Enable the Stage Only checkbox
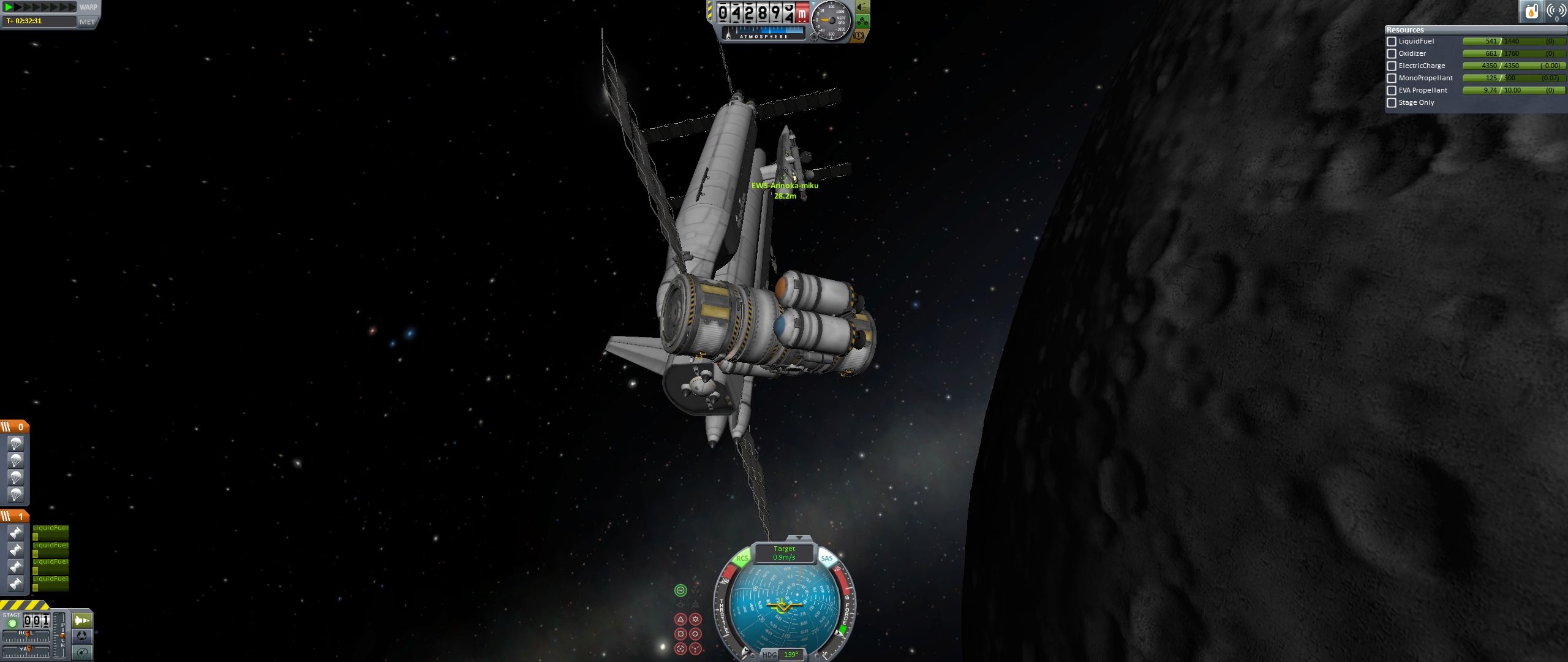This screenshot has height=662, width=1568. [x=1392, y=103]
